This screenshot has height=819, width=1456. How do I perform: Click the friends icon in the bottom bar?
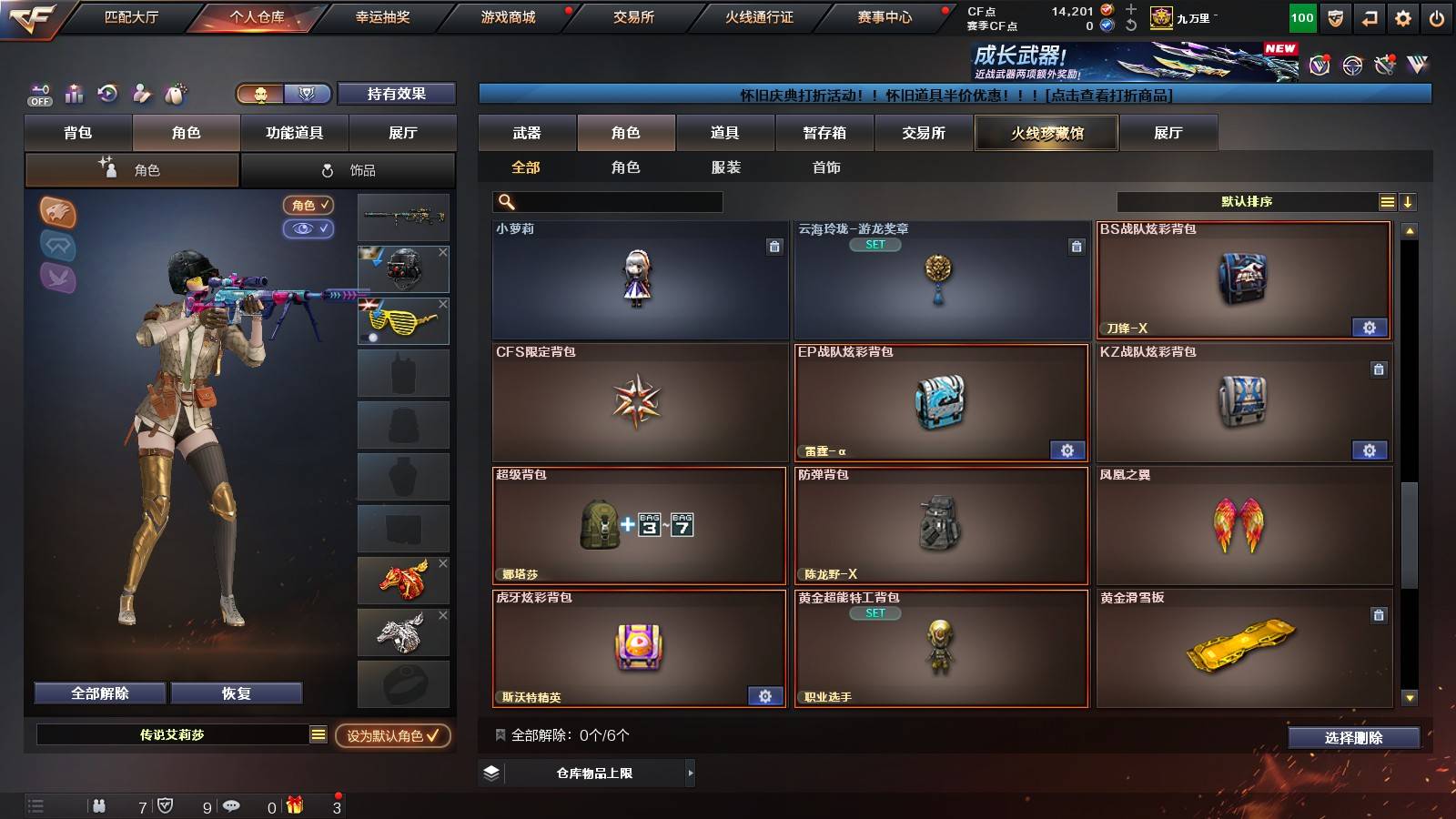coord(100,806)
